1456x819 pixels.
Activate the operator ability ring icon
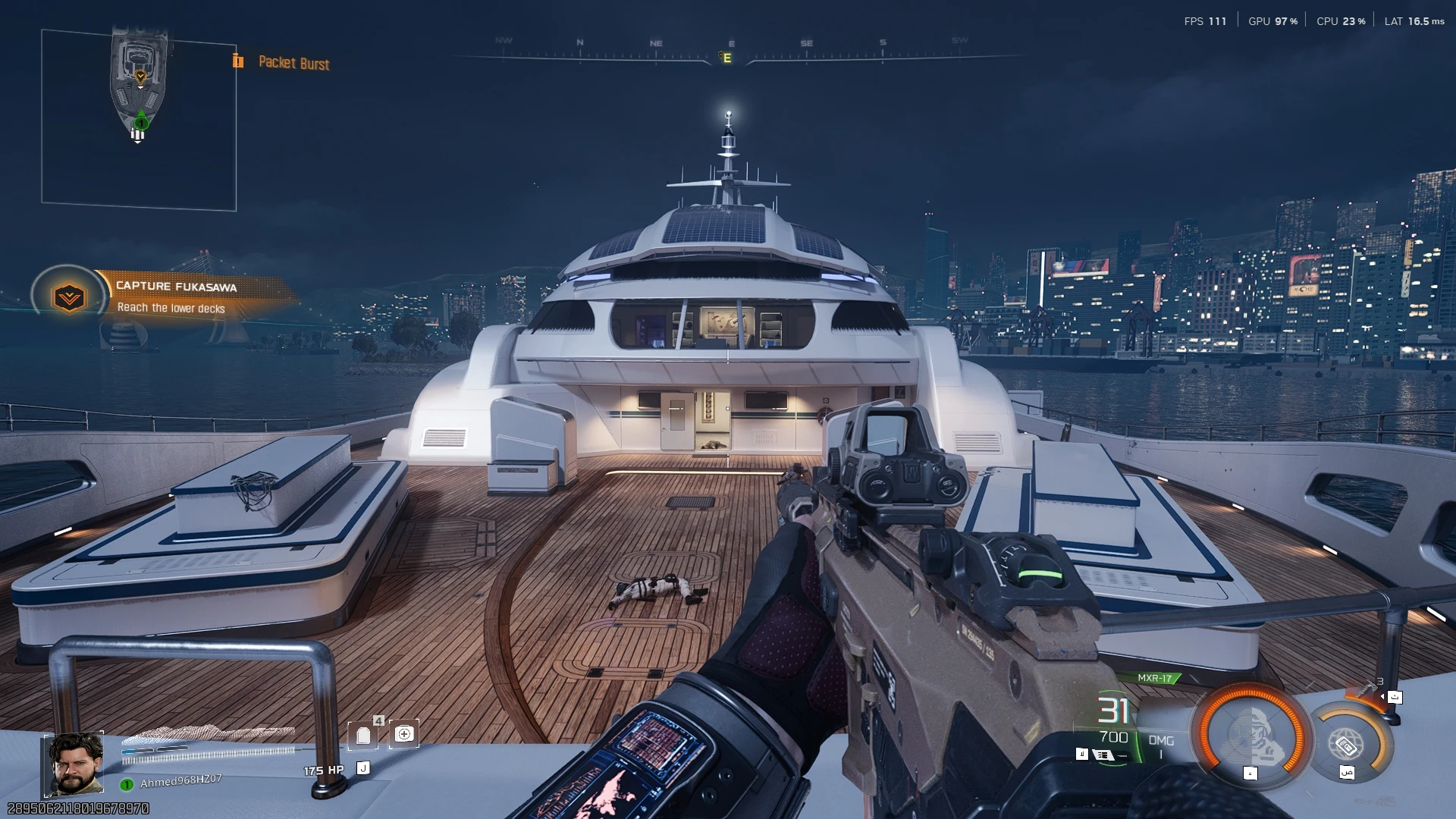[x=1253, y=735]
